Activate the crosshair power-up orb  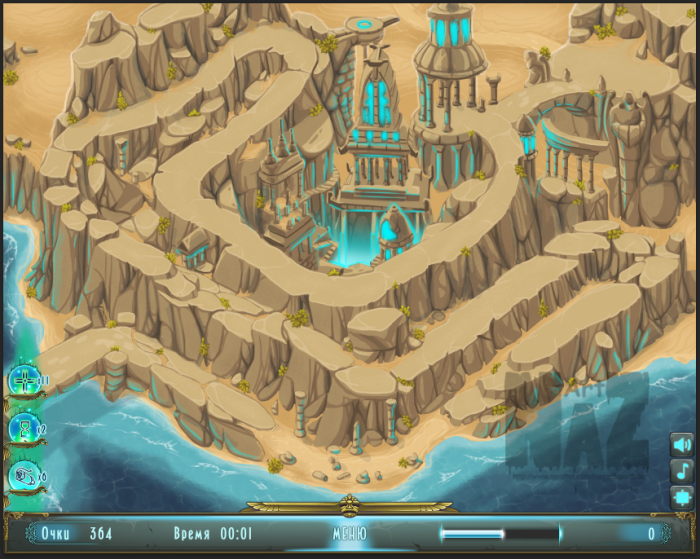pos(23,381)
